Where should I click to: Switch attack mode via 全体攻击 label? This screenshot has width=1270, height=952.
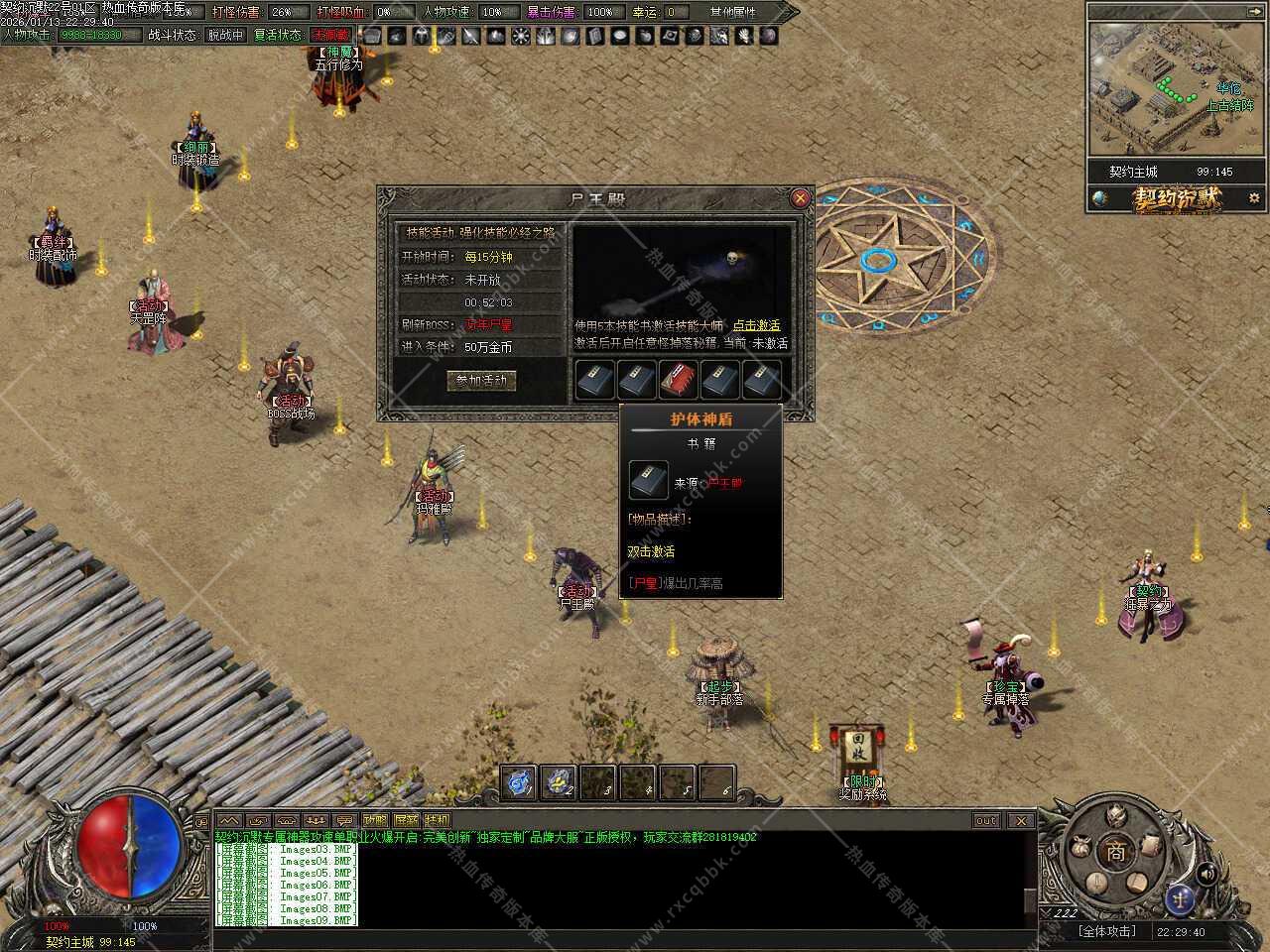[1106, 931]
